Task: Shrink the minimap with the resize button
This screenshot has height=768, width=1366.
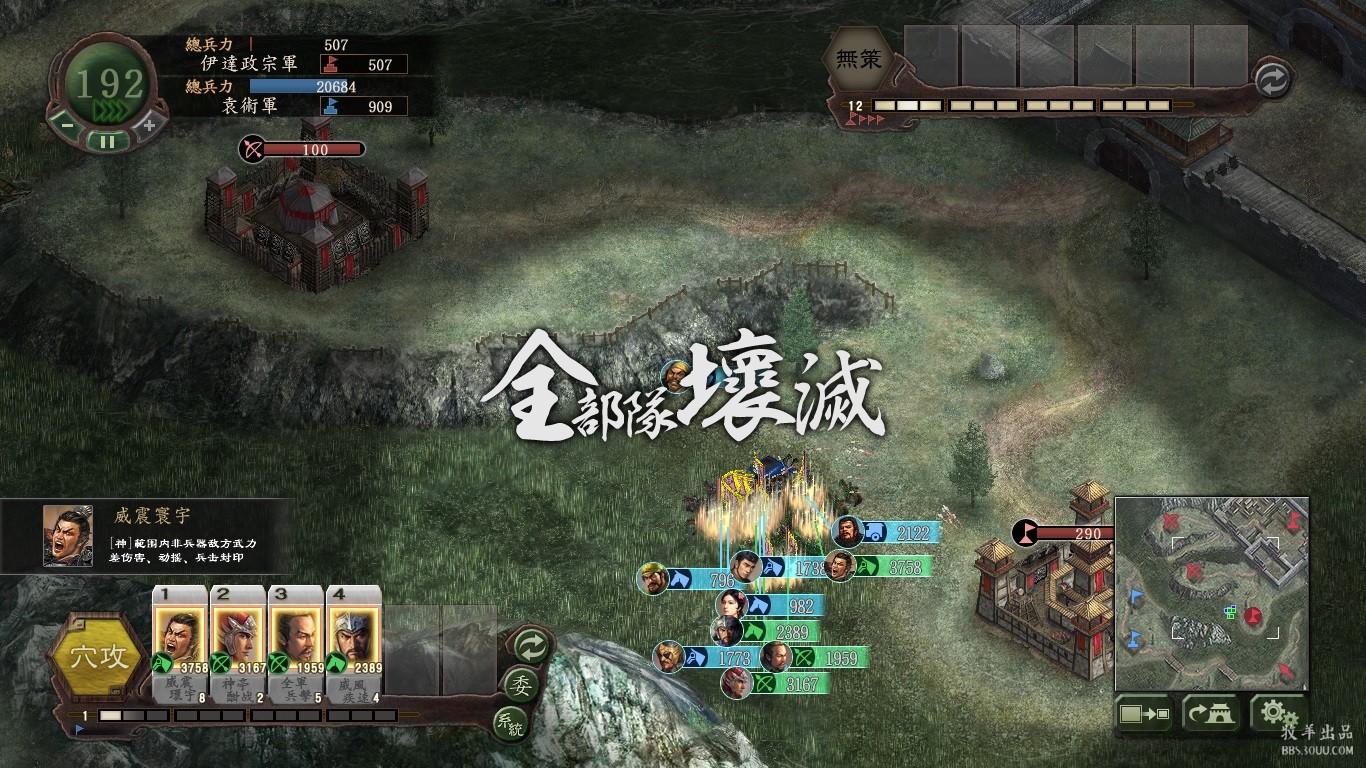Action: click(x=1145, y=714)
